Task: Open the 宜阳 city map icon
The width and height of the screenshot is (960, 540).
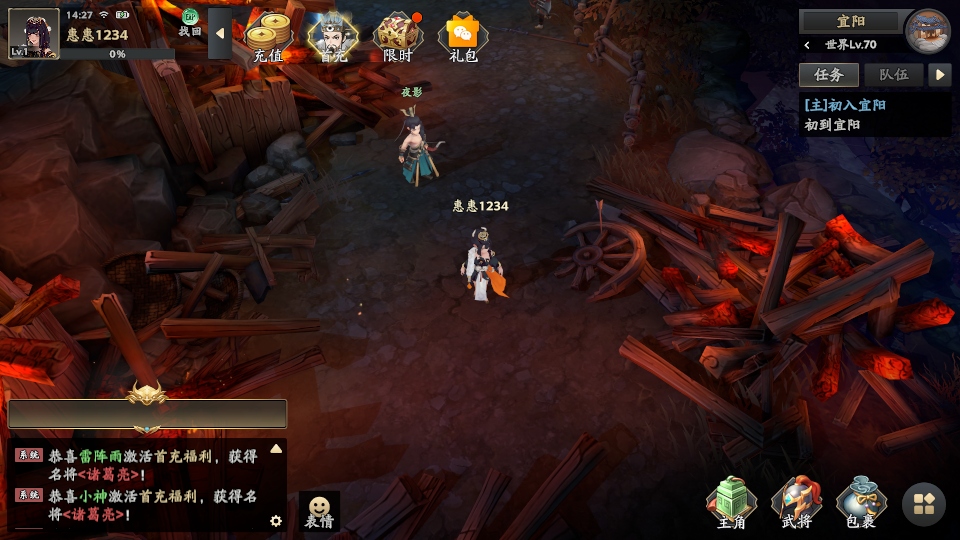Action: click(927, 30)
